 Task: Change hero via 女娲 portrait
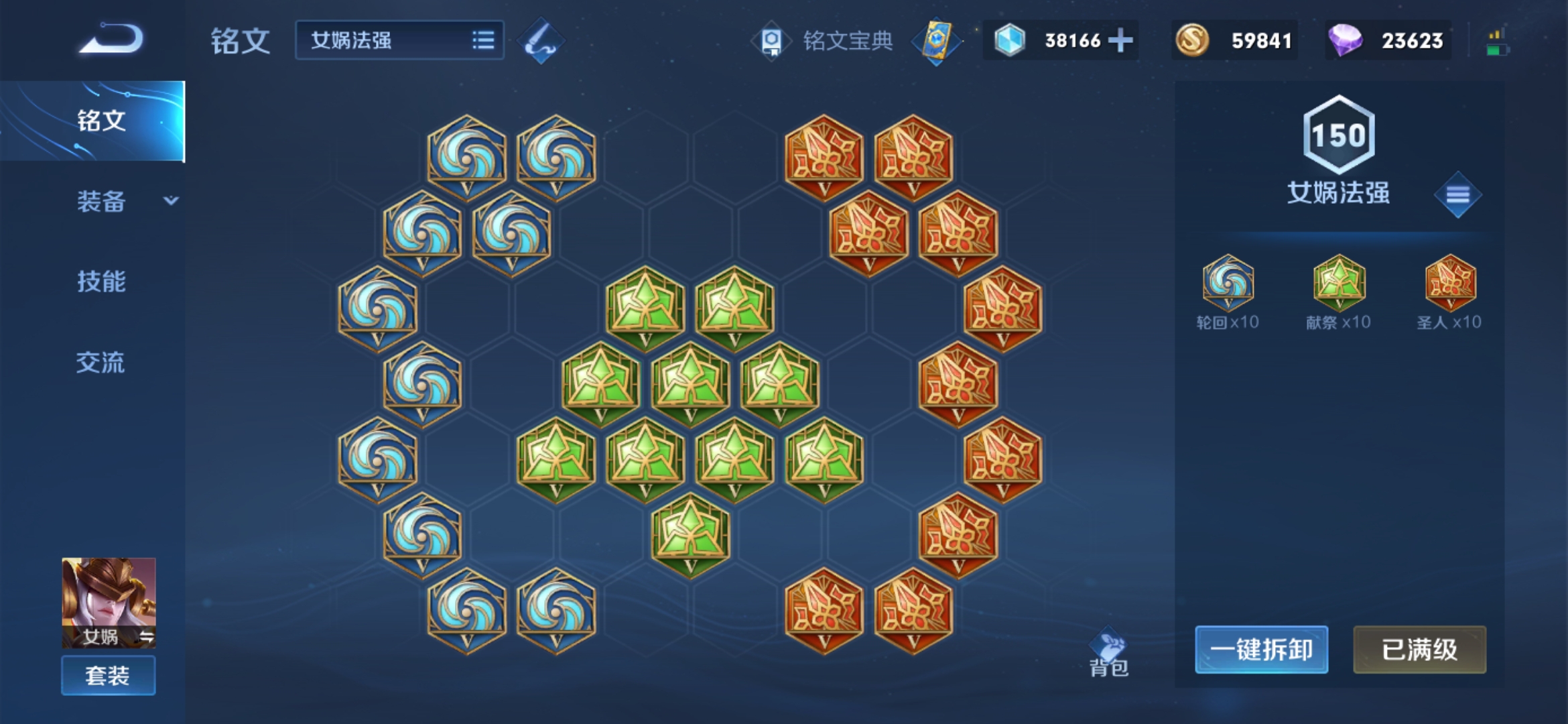click(x=109, y=601)
